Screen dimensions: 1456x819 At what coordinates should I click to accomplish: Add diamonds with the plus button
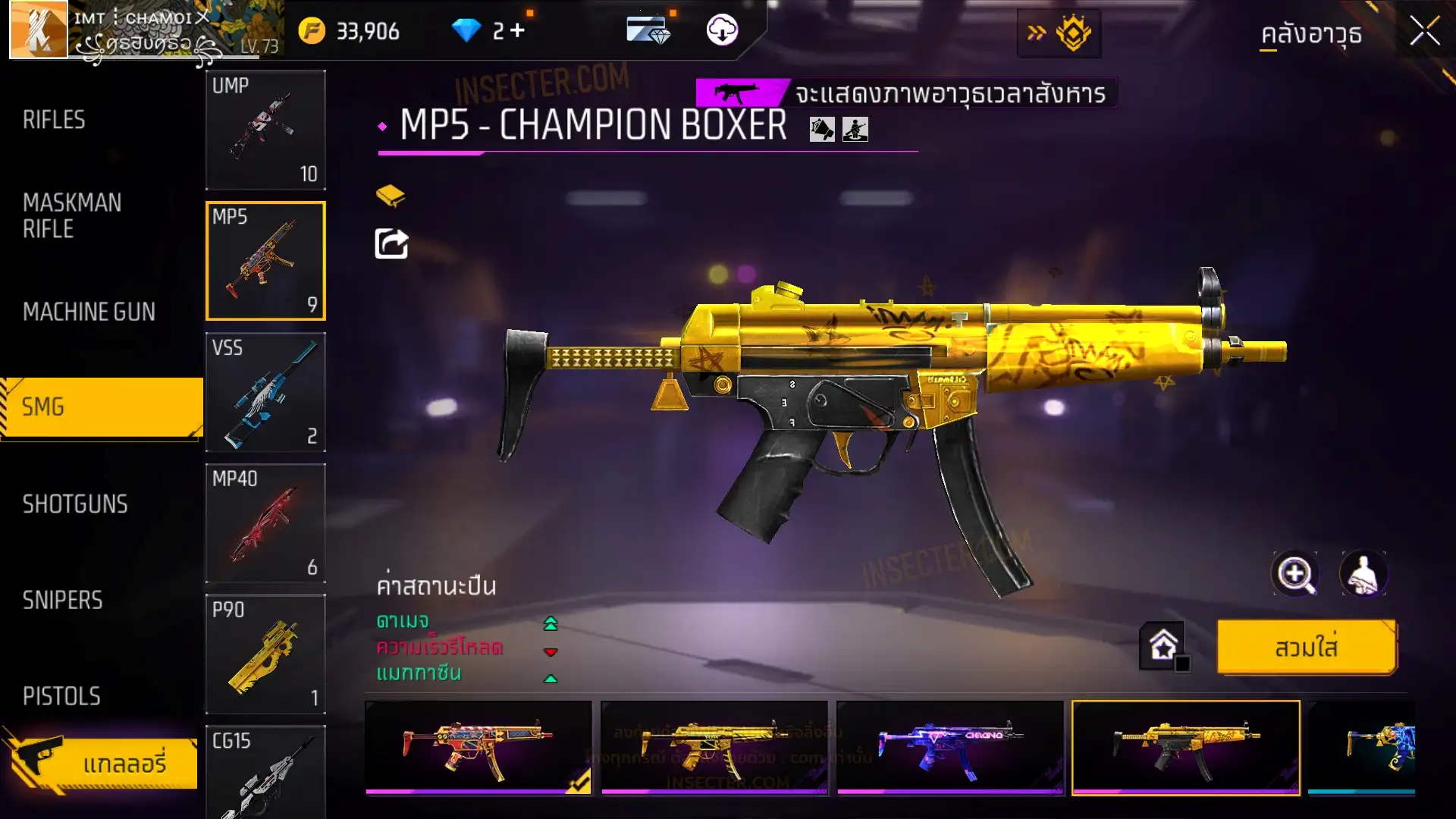(517, 30)
